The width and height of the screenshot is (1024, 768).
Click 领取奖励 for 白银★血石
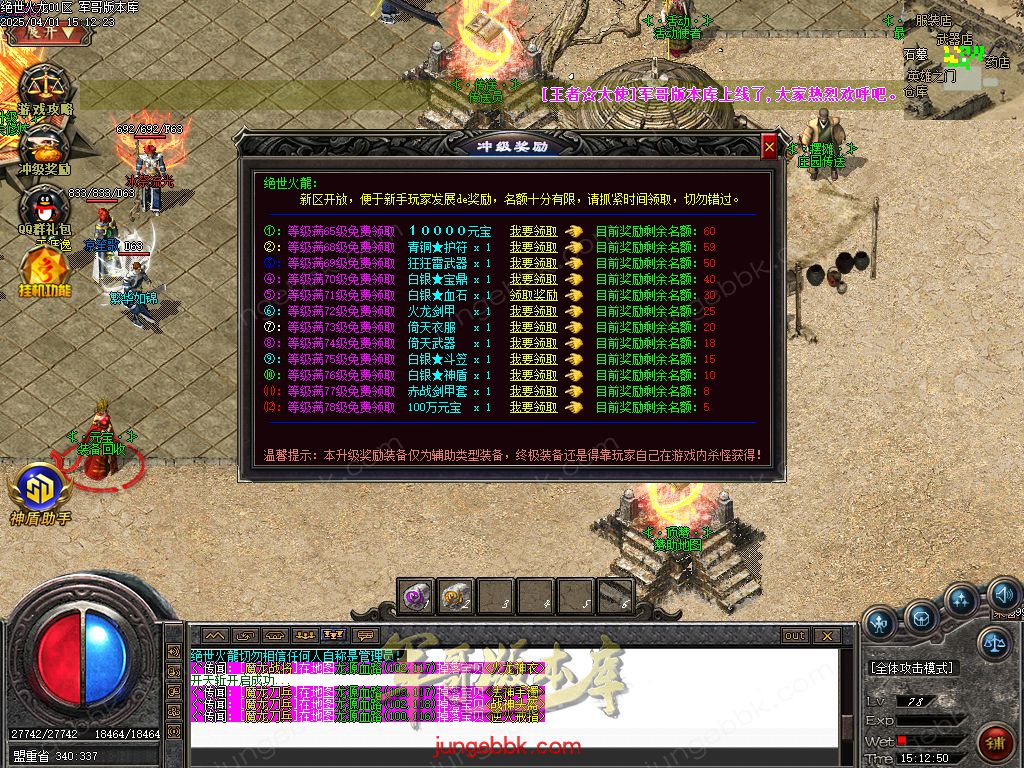pos(533,295)
